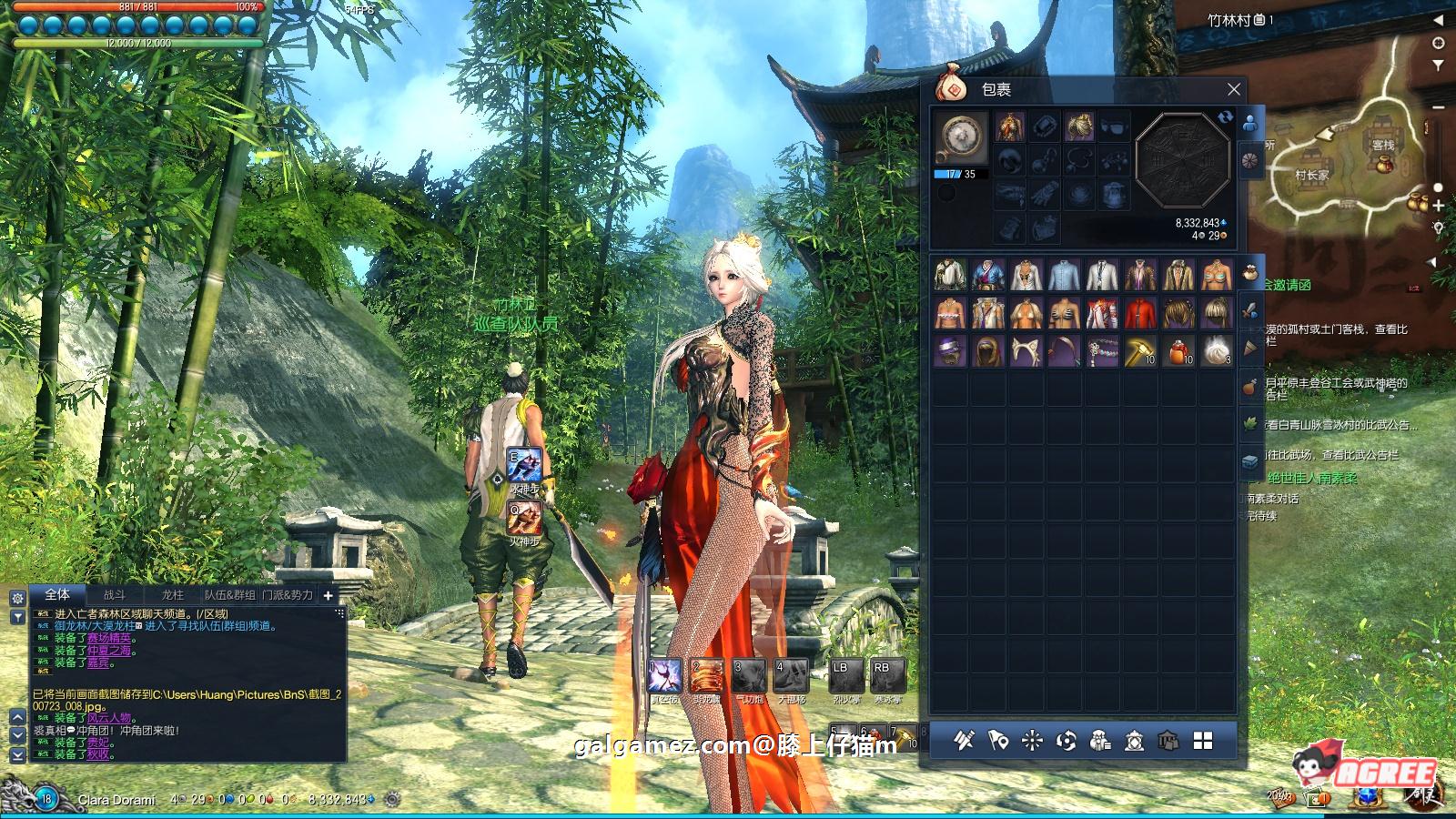
Task: Sort items using the circular sort icon
Action: click(1065, 740)
